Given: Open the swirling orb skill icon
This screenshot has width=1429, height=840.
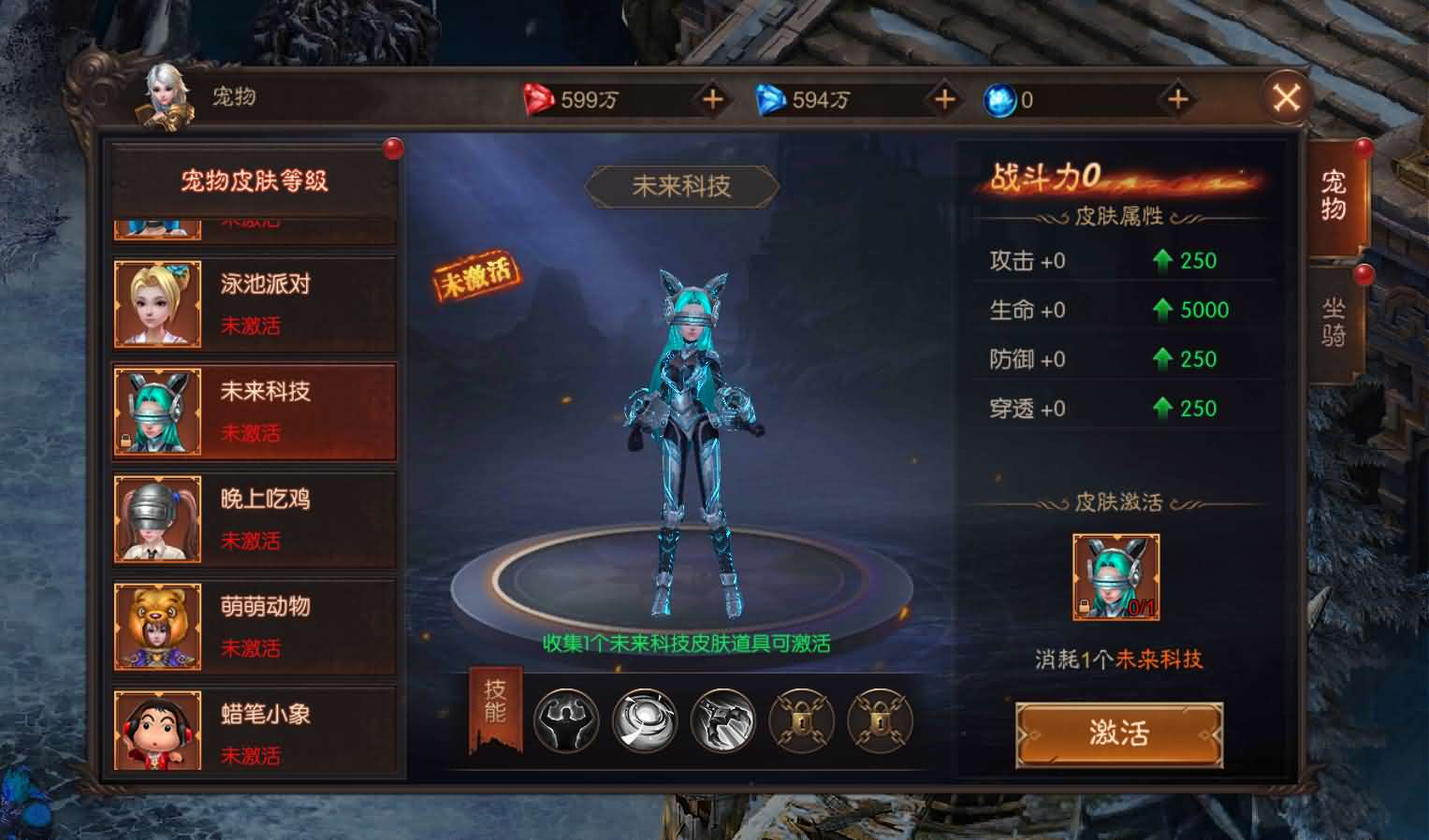Looking at the screenshot, I should (643, 722).
